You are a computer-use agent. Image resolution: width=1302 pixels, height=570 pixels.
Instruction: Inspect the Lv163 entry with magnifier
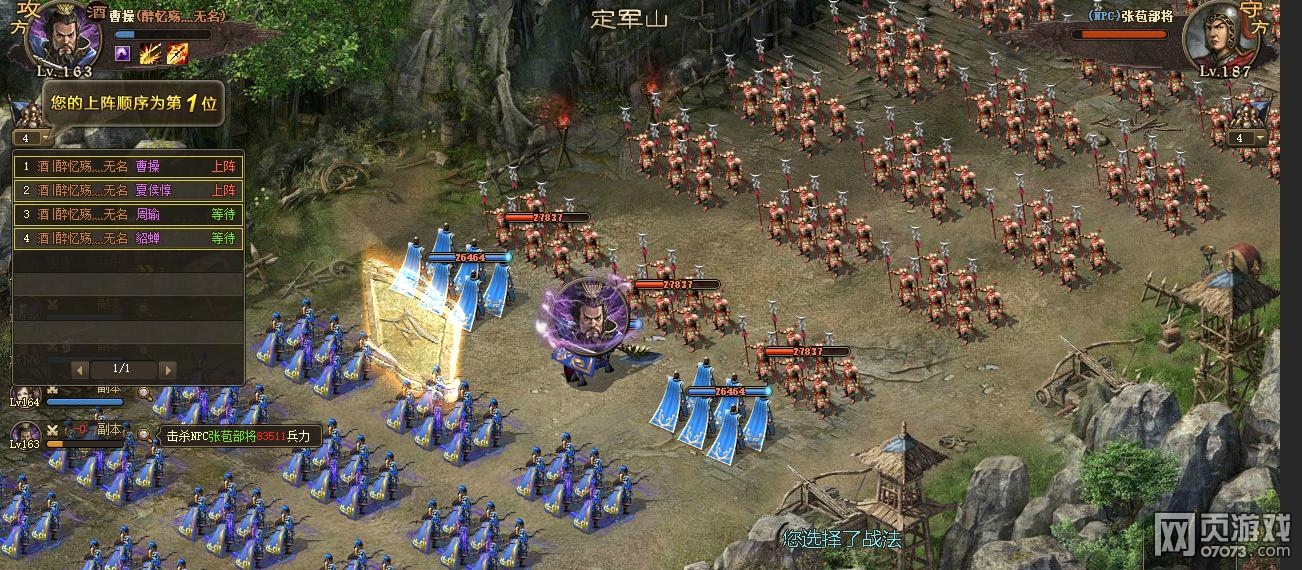tap(145, 435)
